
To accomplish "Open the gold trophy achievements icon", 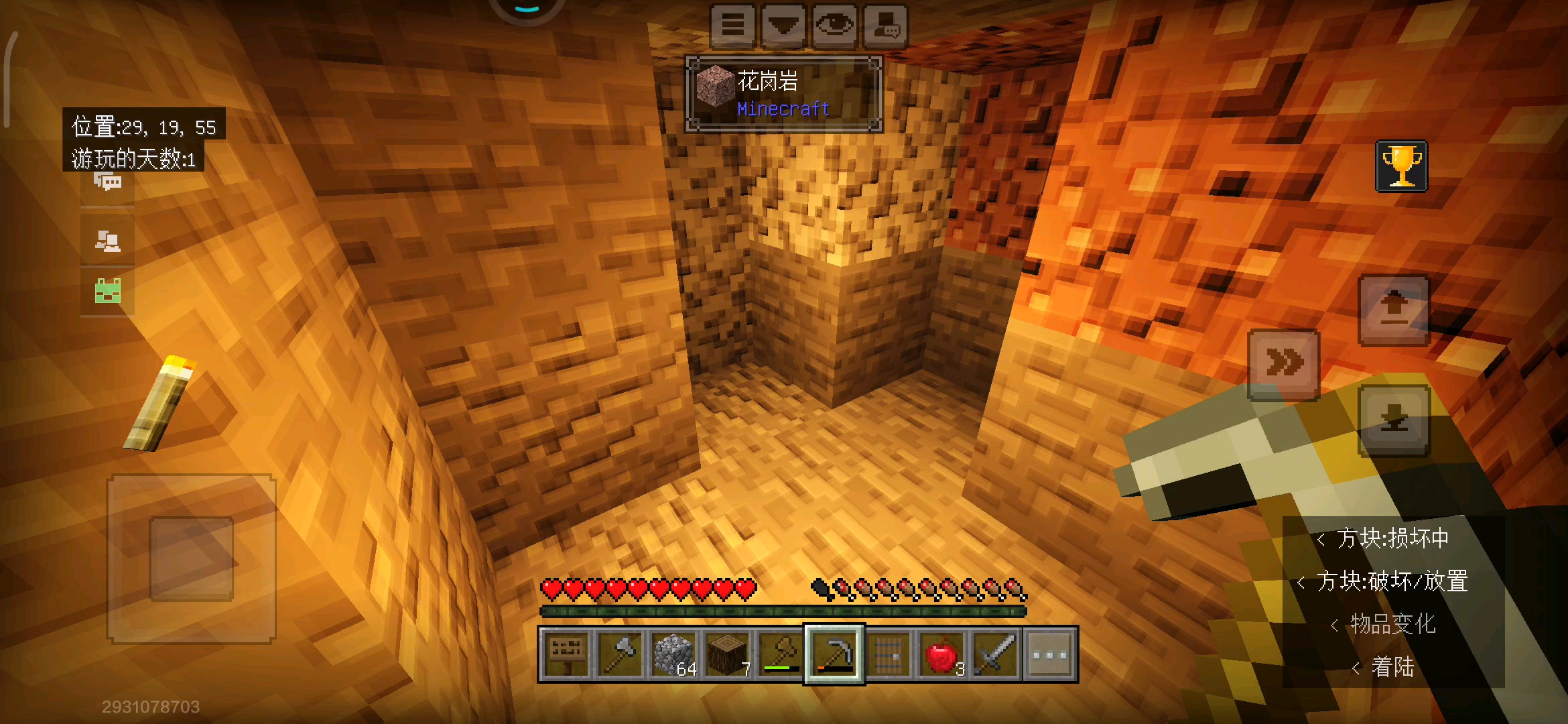I will point(1401,166).
